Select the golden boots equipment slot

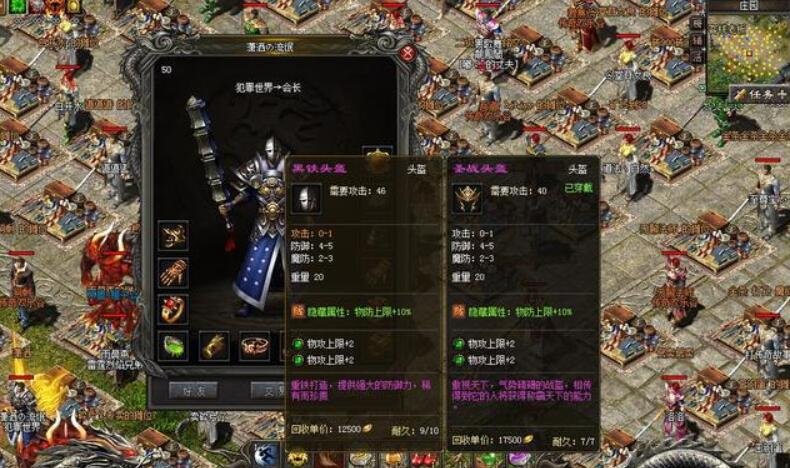[214, 346]
